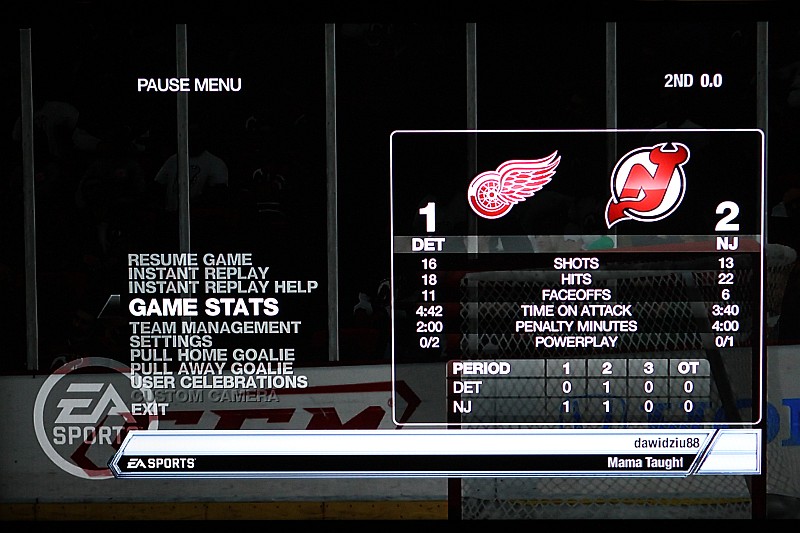This screenshot has height=533, width=800.
Task: Select Resume Game in the pause menu
Action: coord(190,260)
